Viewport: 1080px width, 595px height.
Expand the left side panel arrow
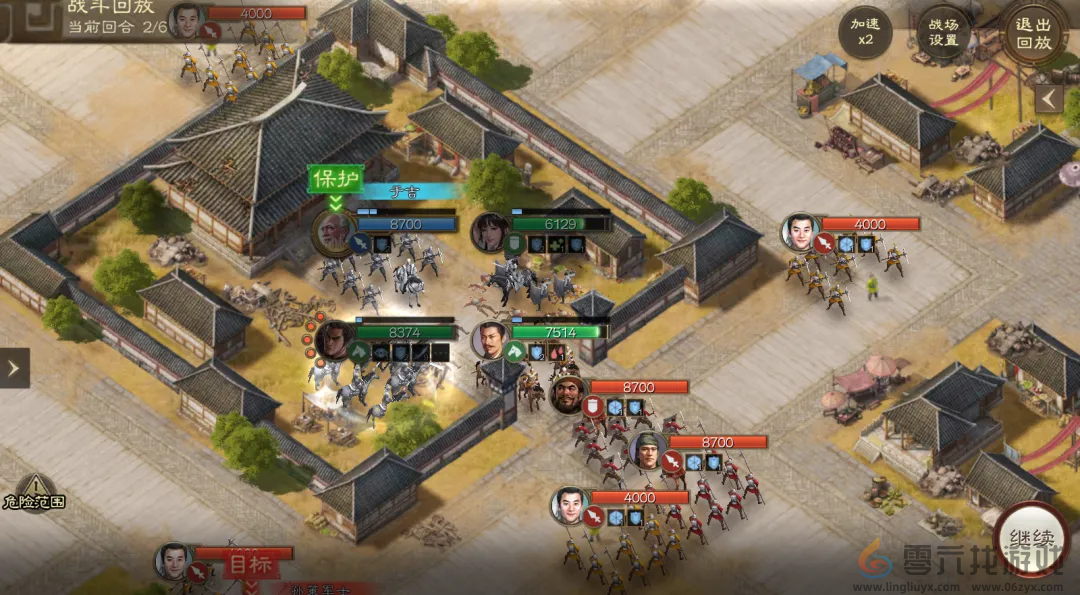14,368
